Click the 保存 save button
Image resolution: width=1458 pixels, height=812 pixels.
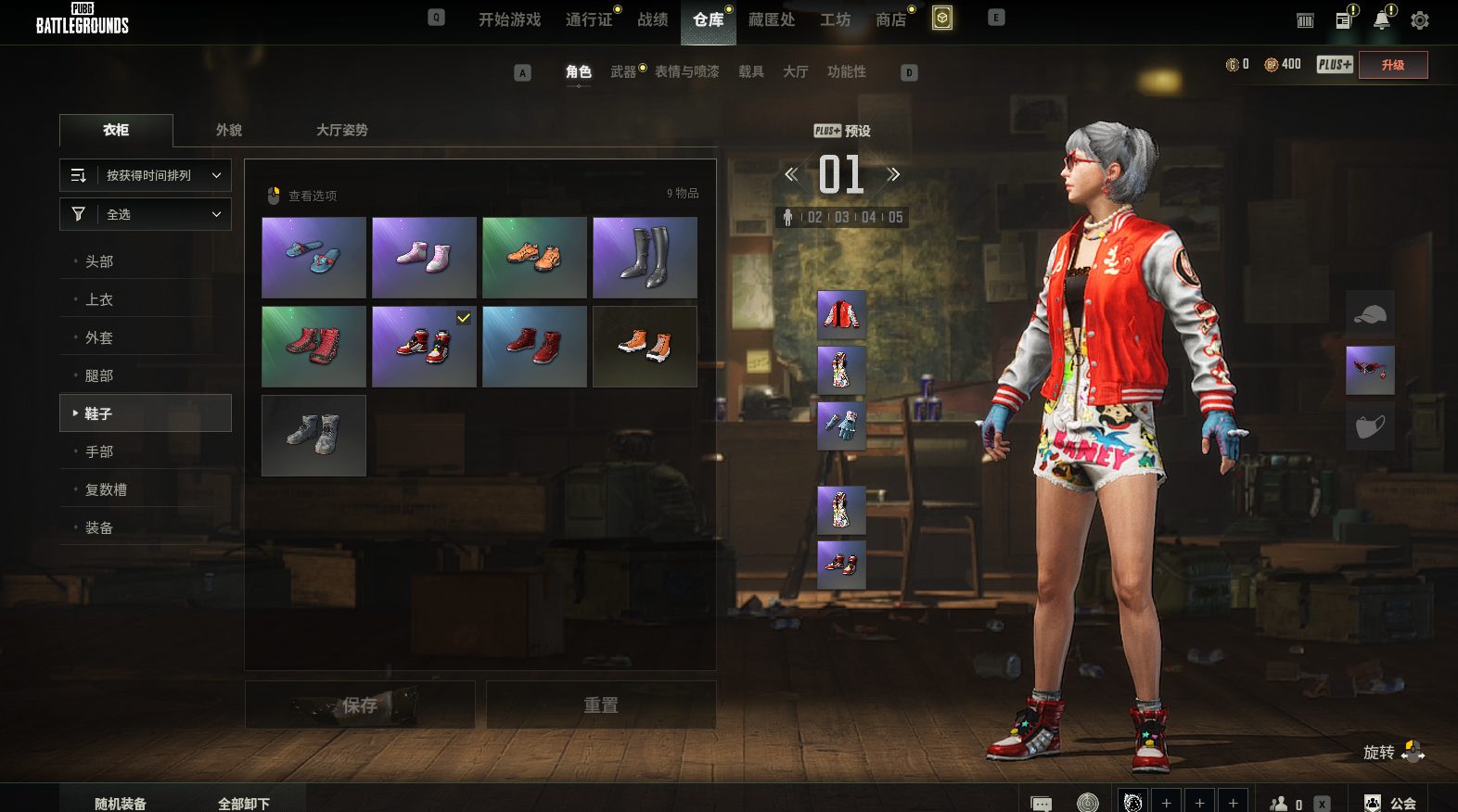pos(360,705)
